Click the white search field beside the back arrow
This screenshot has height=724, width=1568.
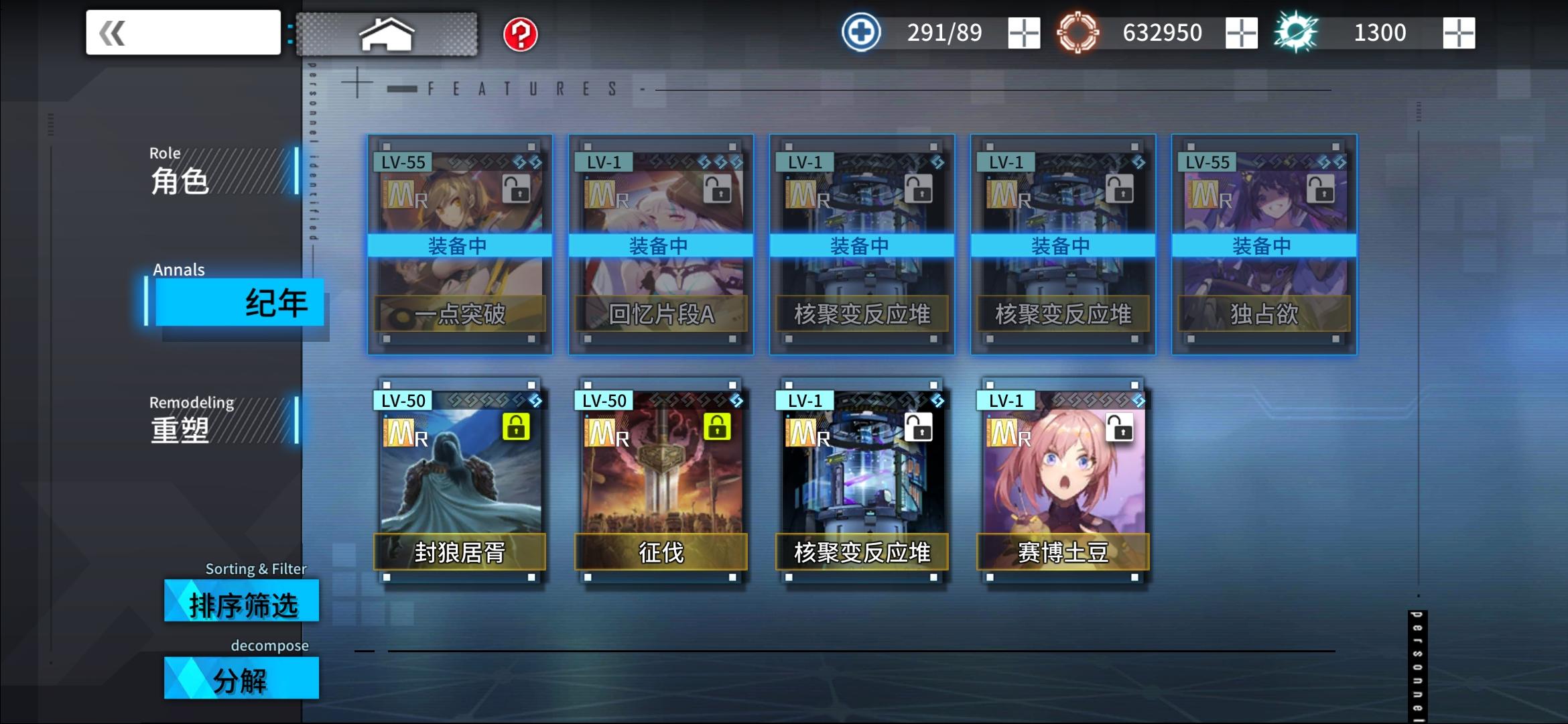click(201, 32)
